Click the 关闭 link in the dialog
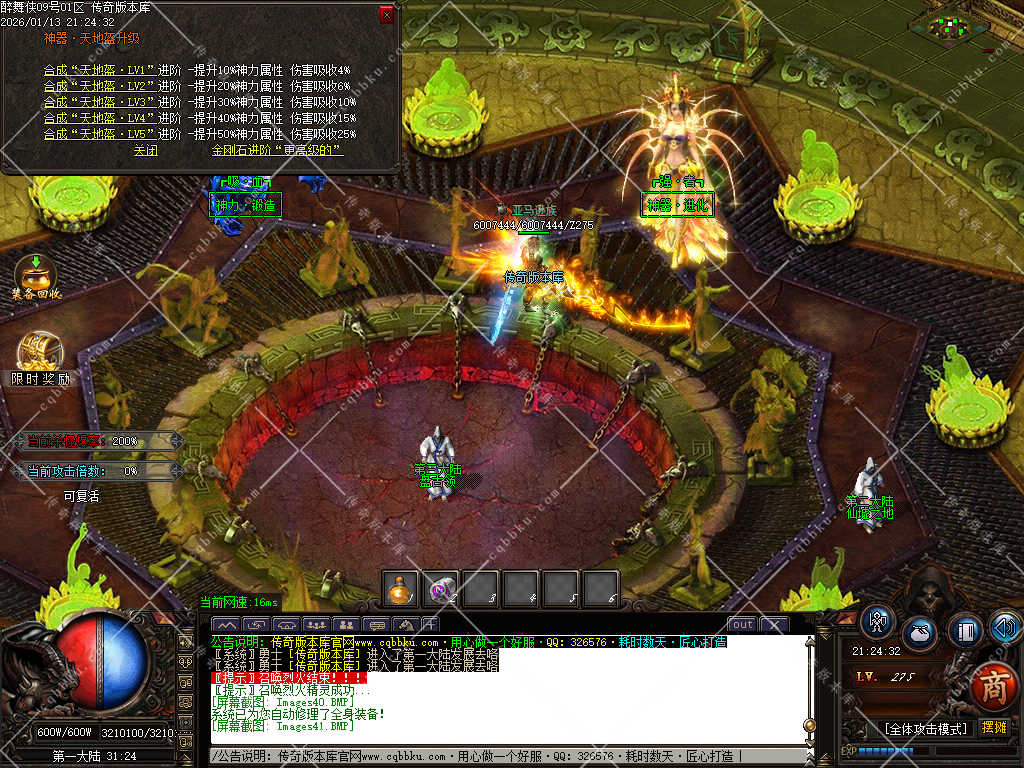This screenshot has width=1024, height=768. click(146, 150)
